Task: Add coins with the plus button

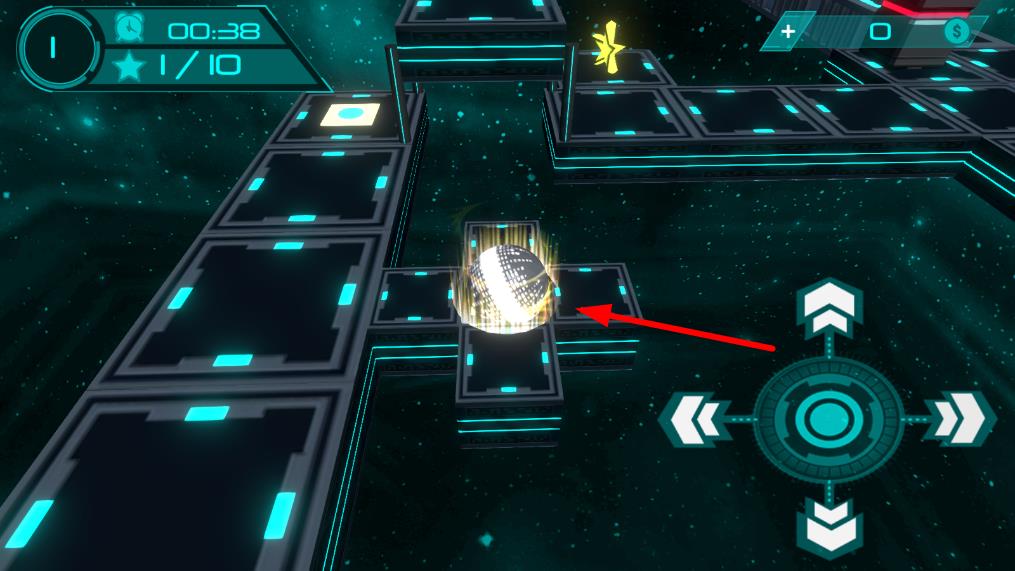Action: click(788, 32)
